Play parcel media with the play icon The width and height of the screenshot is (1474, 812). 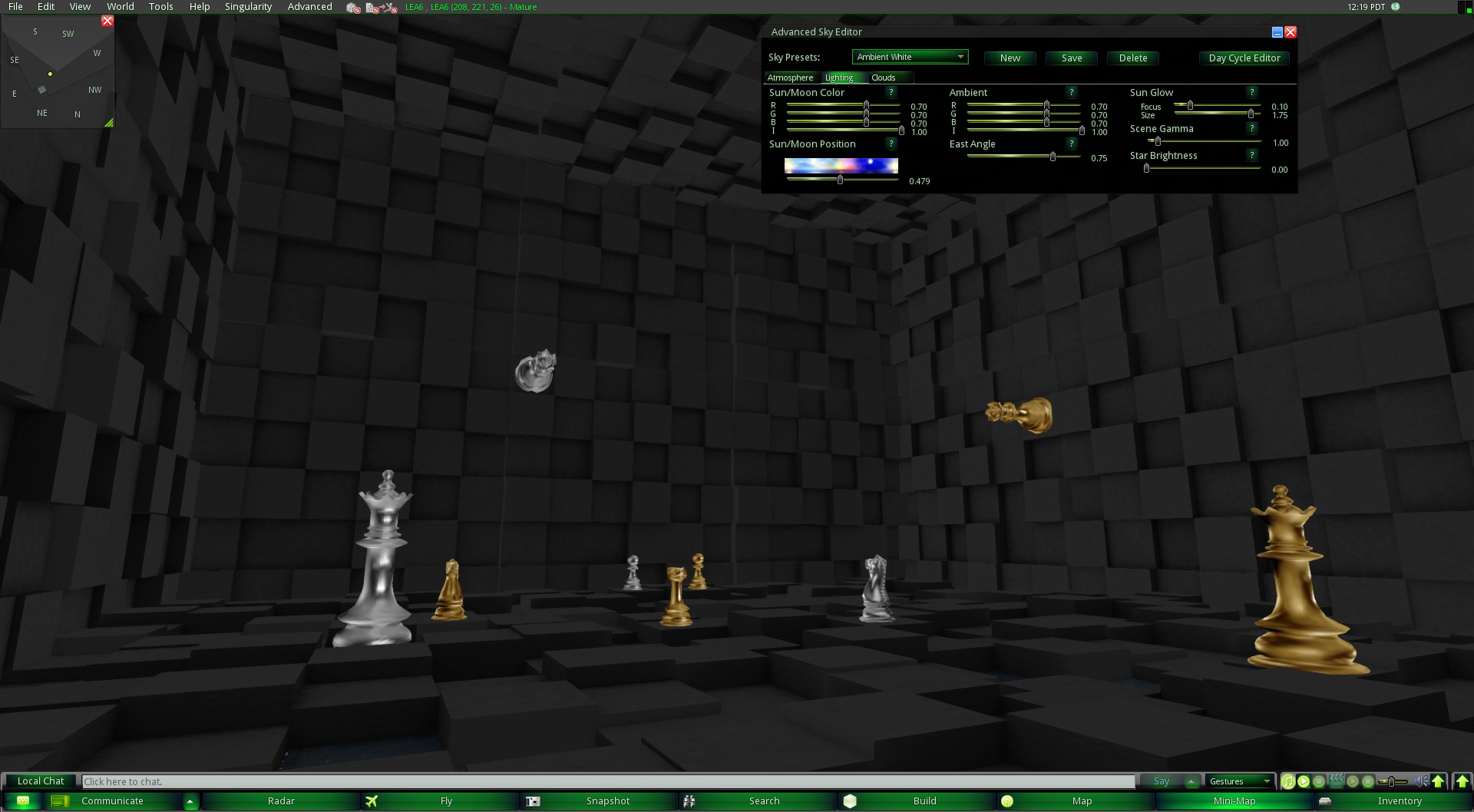(x=1351, y=782)
